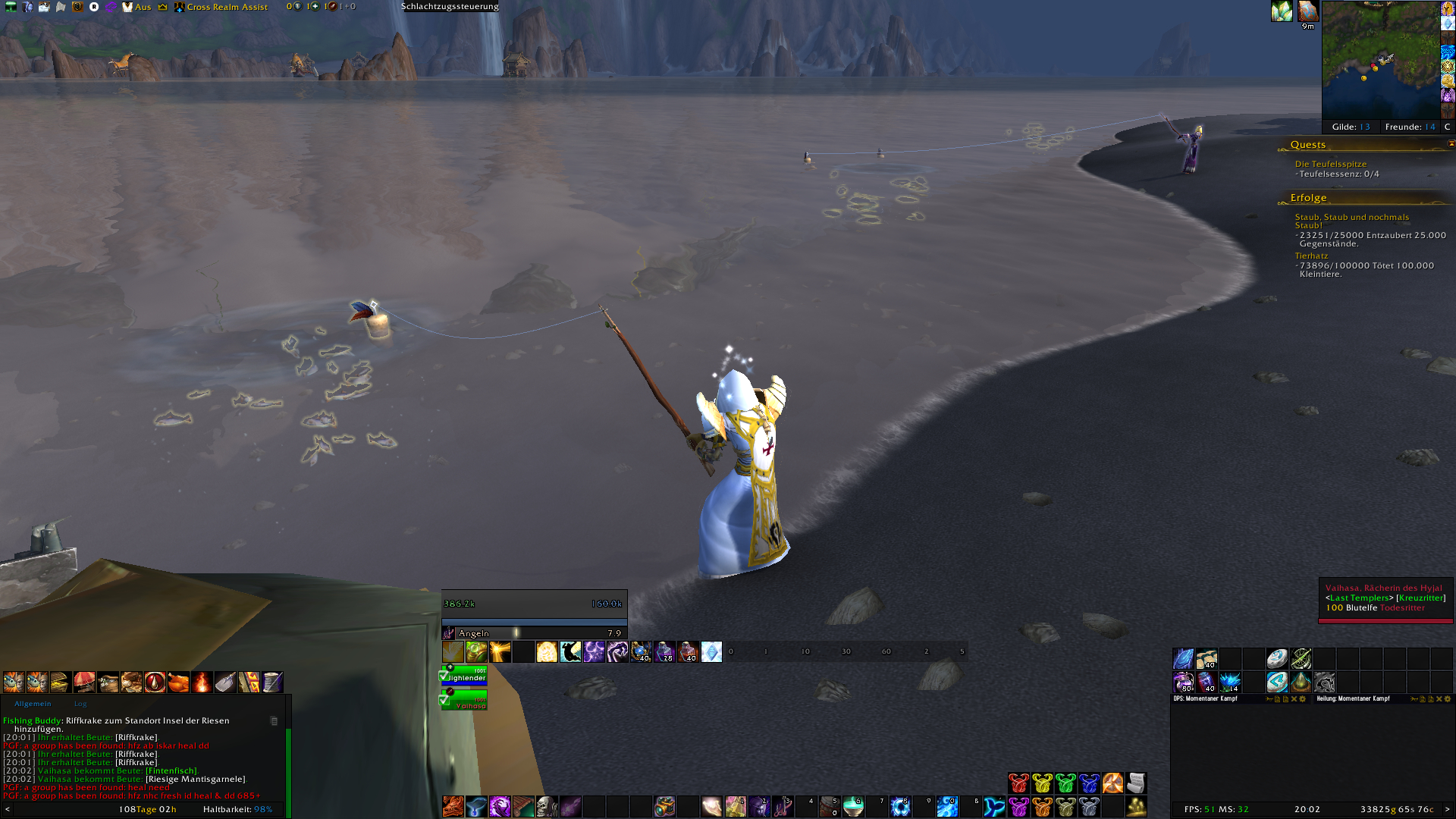The width and height of the screenshot is (1456, 819).
Task: Open the Log chat tab
Action: coord(80,704)
